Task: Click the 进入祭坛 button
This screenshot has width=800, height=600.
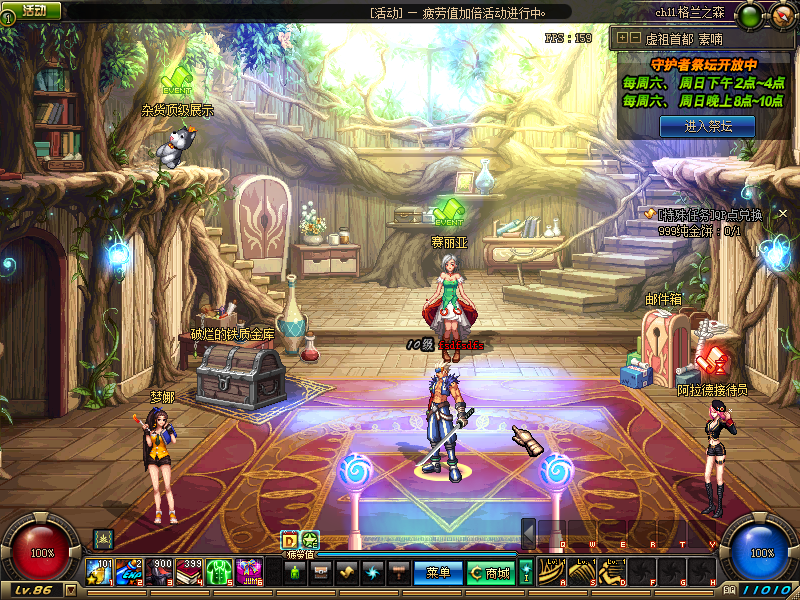Action: (x=707, y=126)
